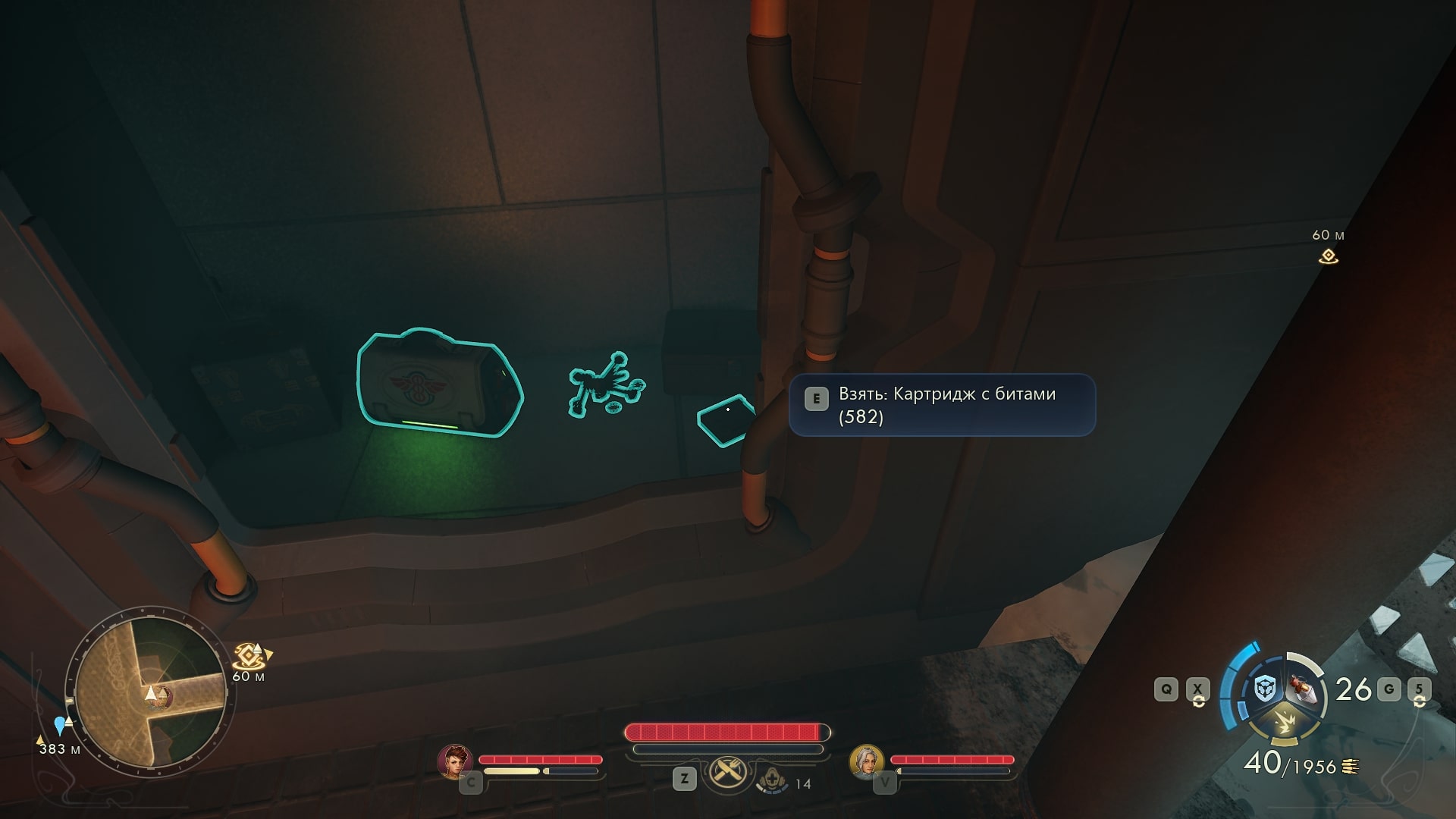The image size is (1456, 819).
Task: Use the crossed knife and fork food icon
Action: pos(727,773)
